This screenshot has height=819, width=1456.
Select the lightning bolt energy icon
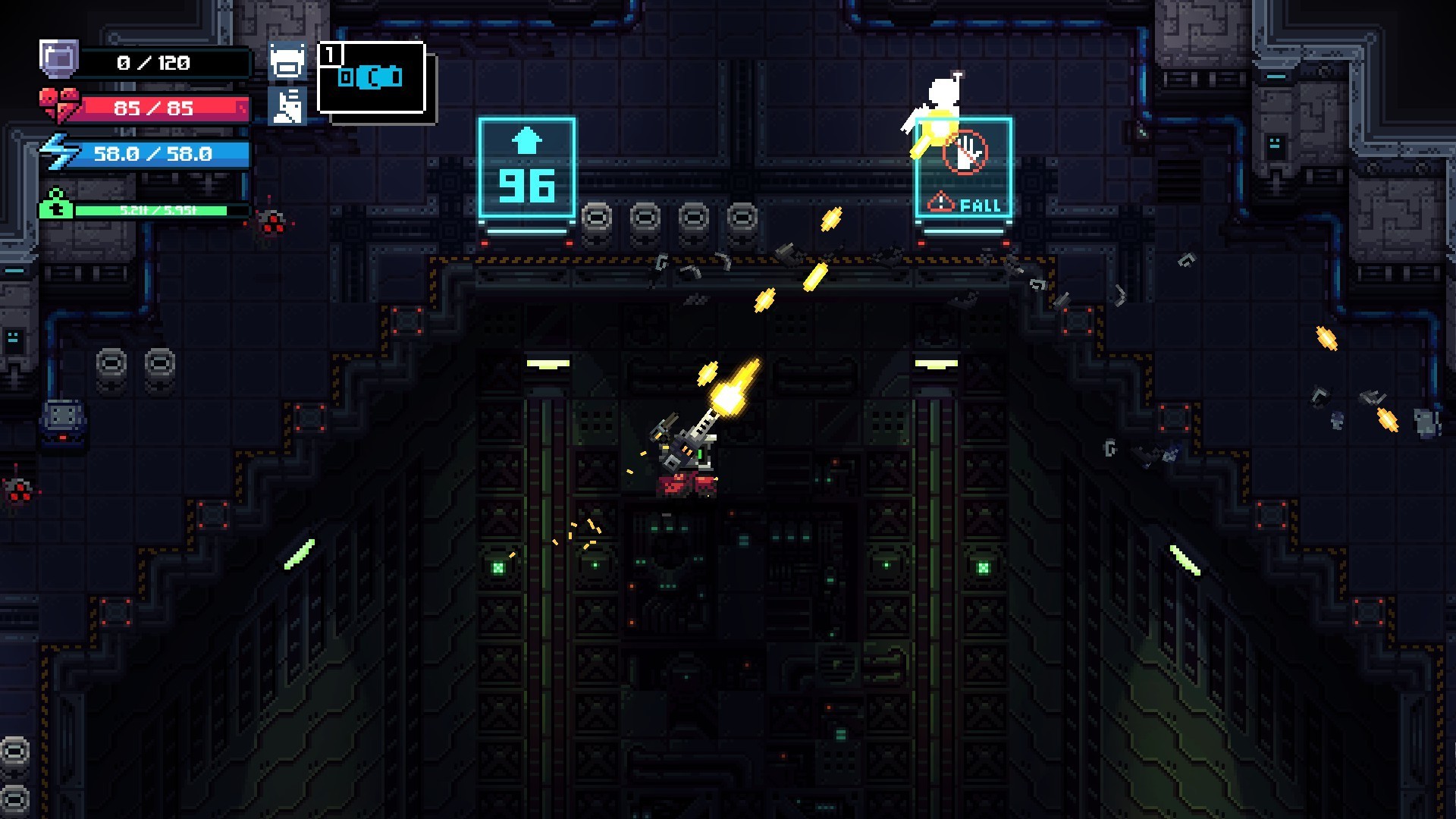coord(61,153)
